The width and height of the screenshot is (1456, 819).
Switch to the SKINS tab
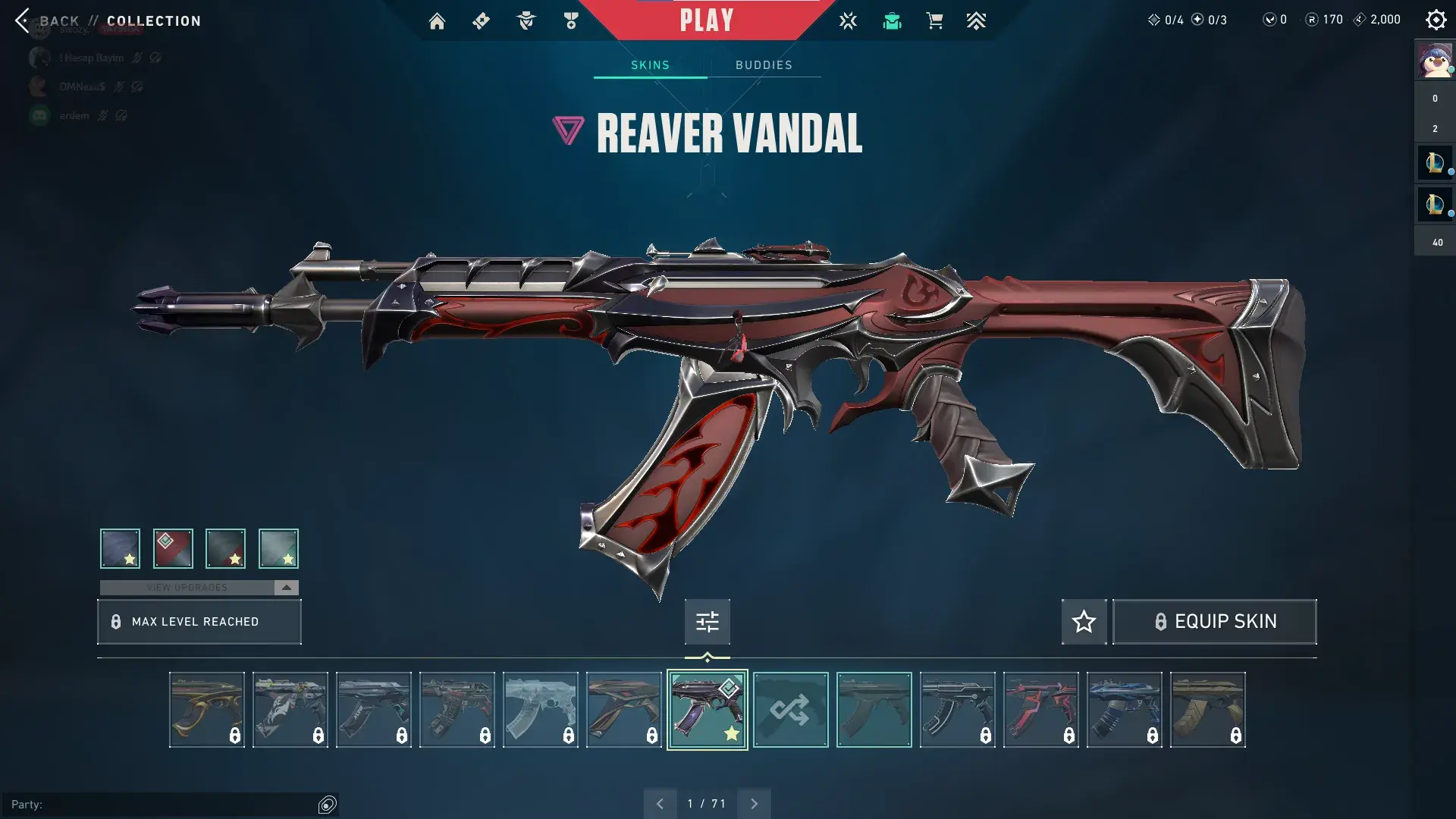(x=648, y=65)
